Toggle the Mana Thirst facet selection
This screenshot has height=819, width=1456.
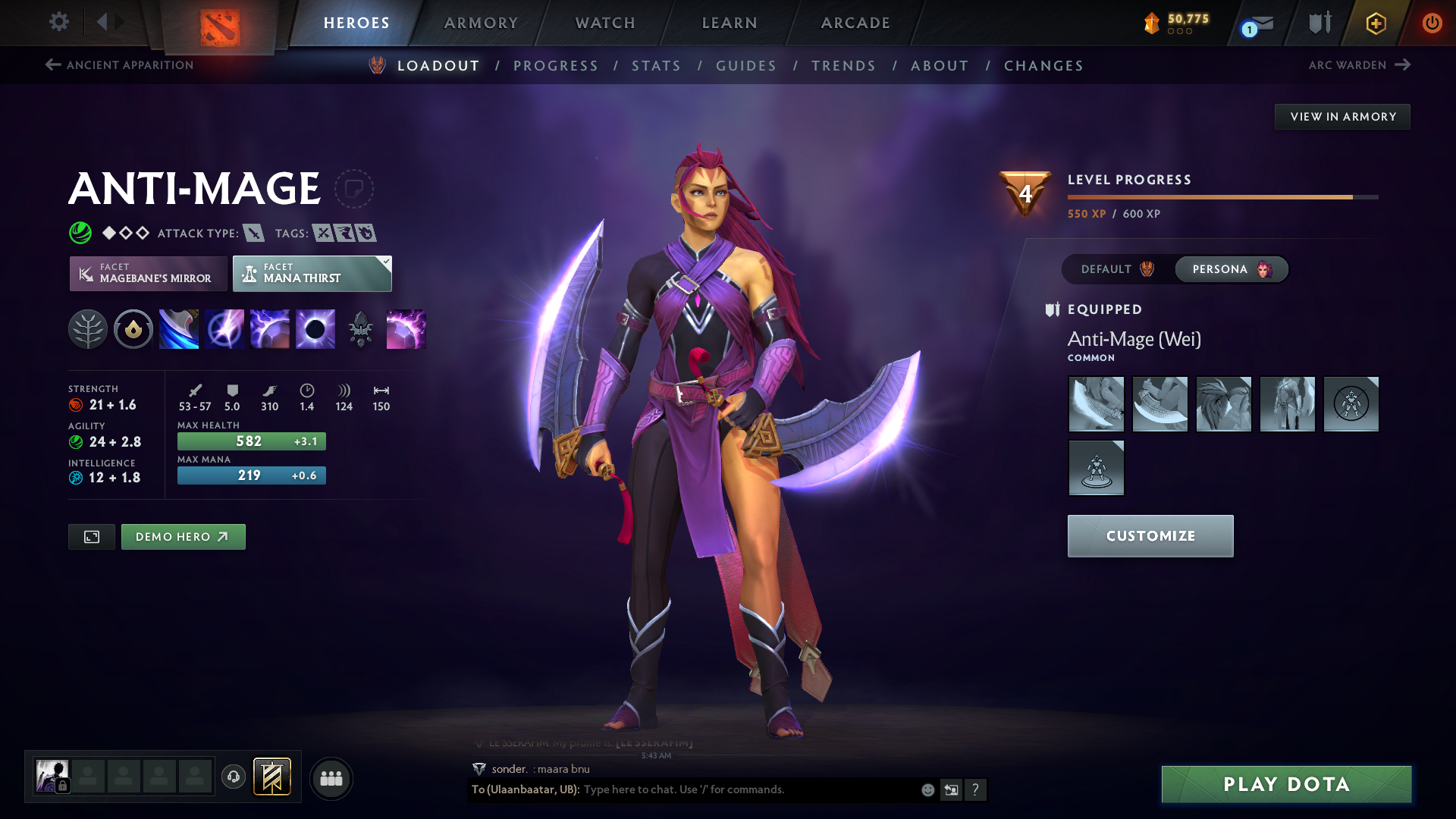(312, 273)
